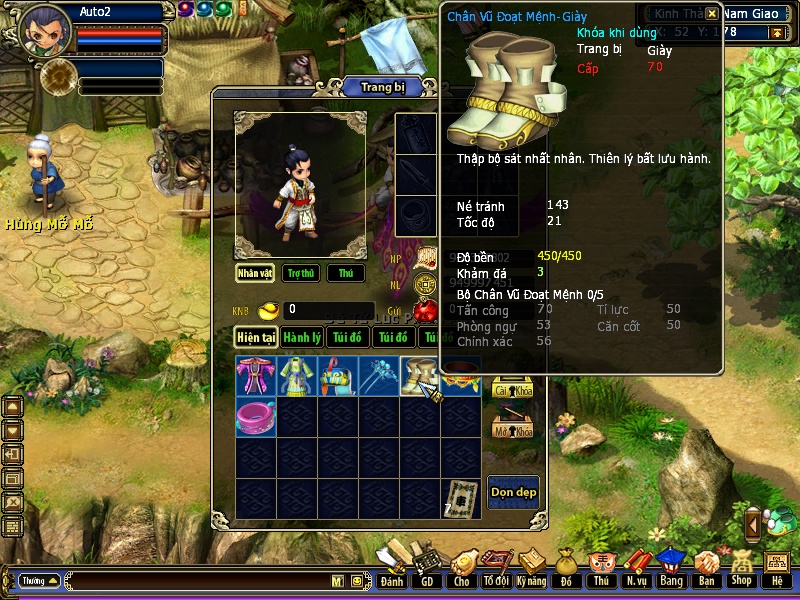Select the pink robe item slot
This screenshot has width=800, height=600.
[x=255, y=376]
